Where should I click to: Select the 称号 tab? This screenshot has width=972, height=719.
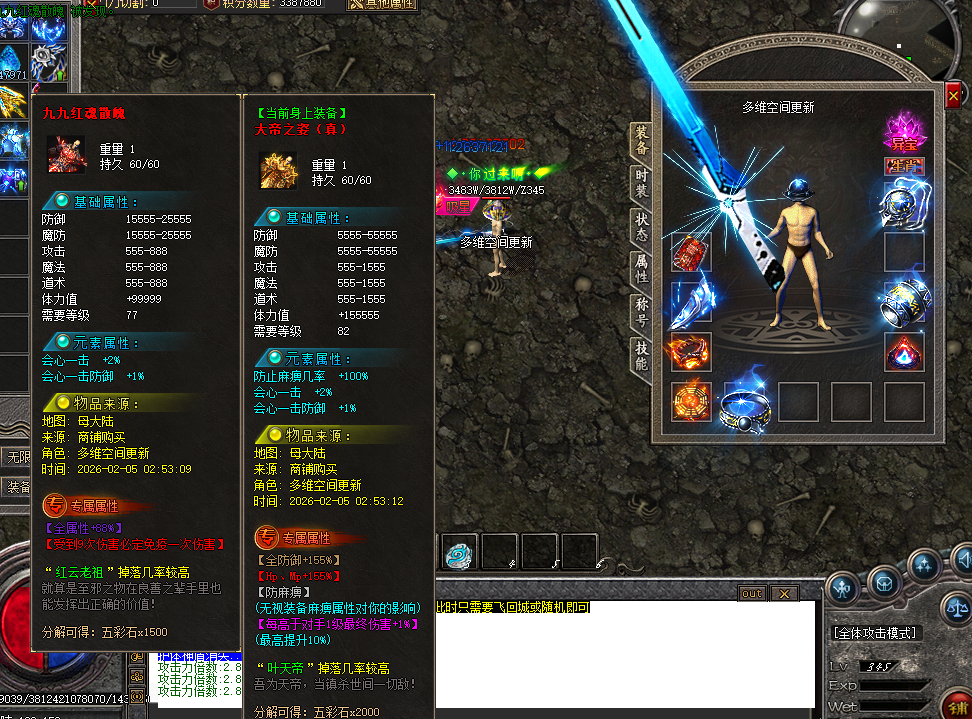pos(641,311)
